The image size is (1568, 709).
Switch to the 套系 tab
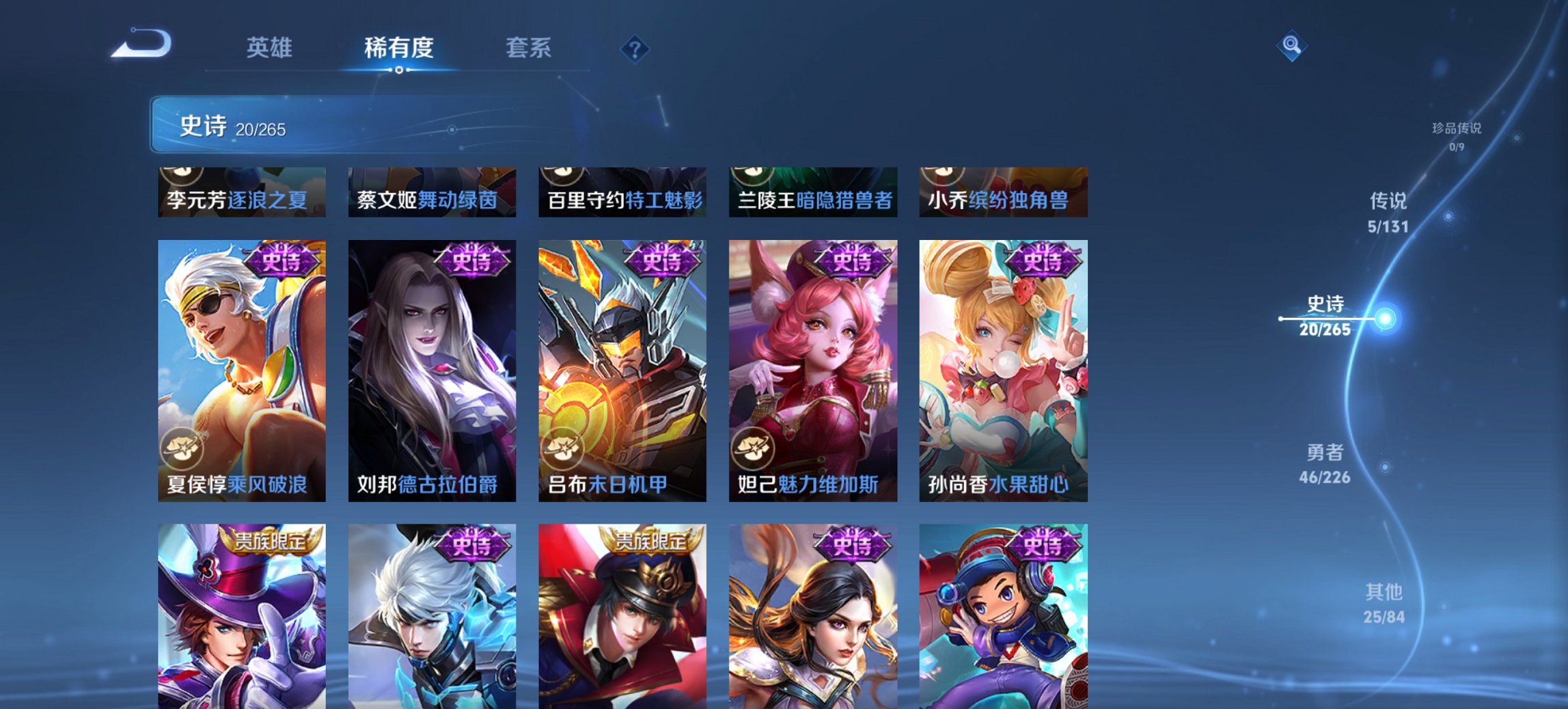[x=529, y=48]
